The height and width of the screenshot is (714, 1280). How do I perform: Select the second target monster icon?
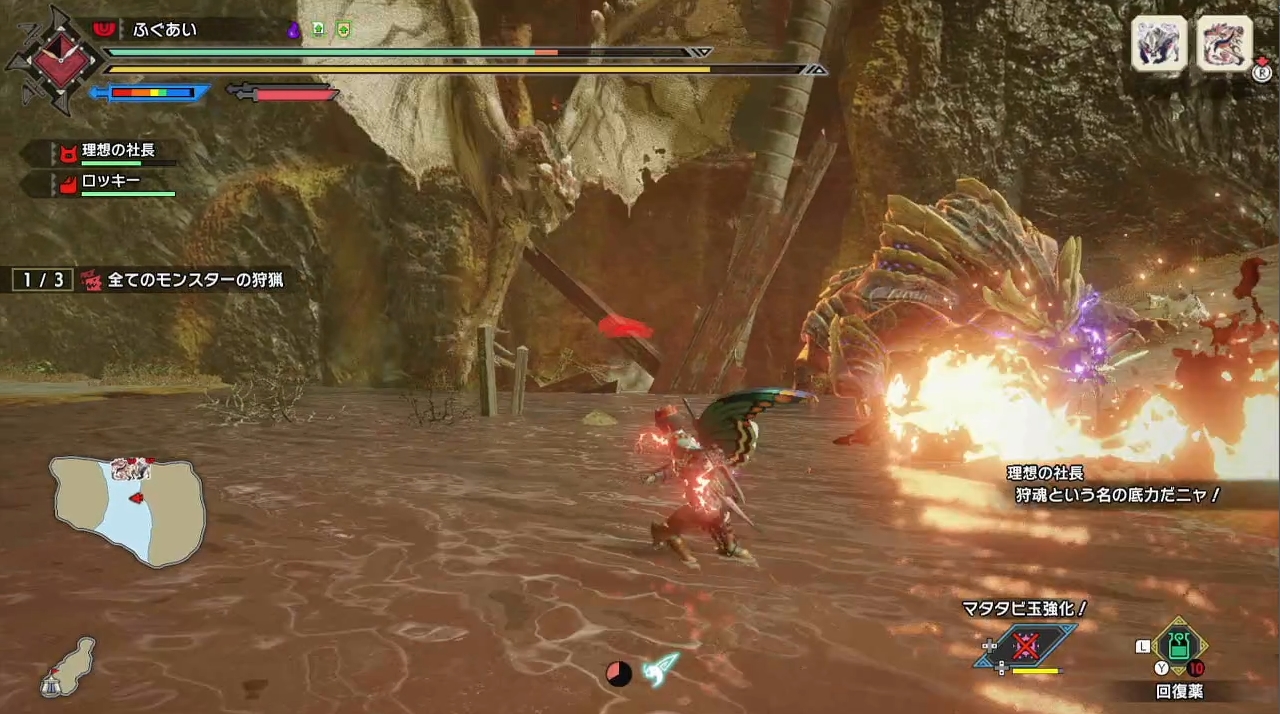1224,44
